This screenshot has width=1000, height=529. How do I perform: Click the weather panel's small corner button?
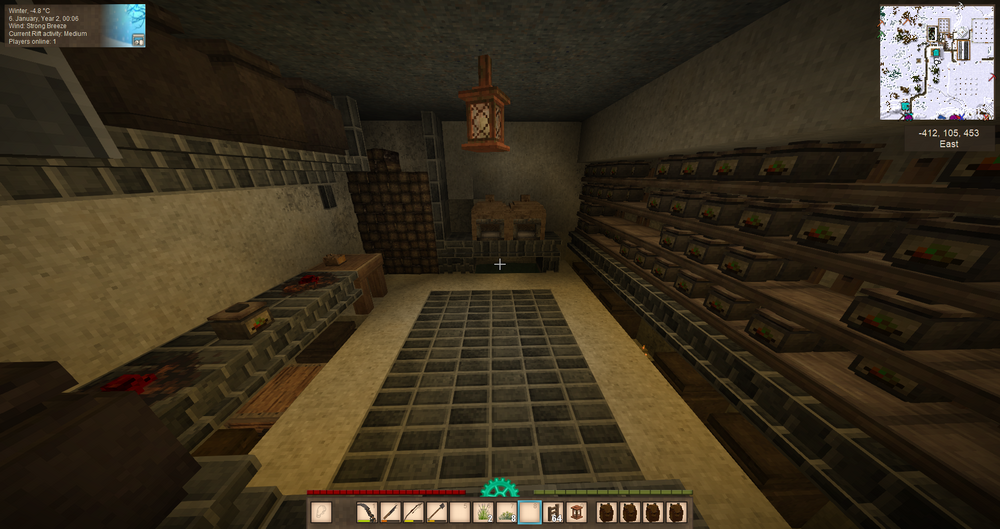pos(138,40)
